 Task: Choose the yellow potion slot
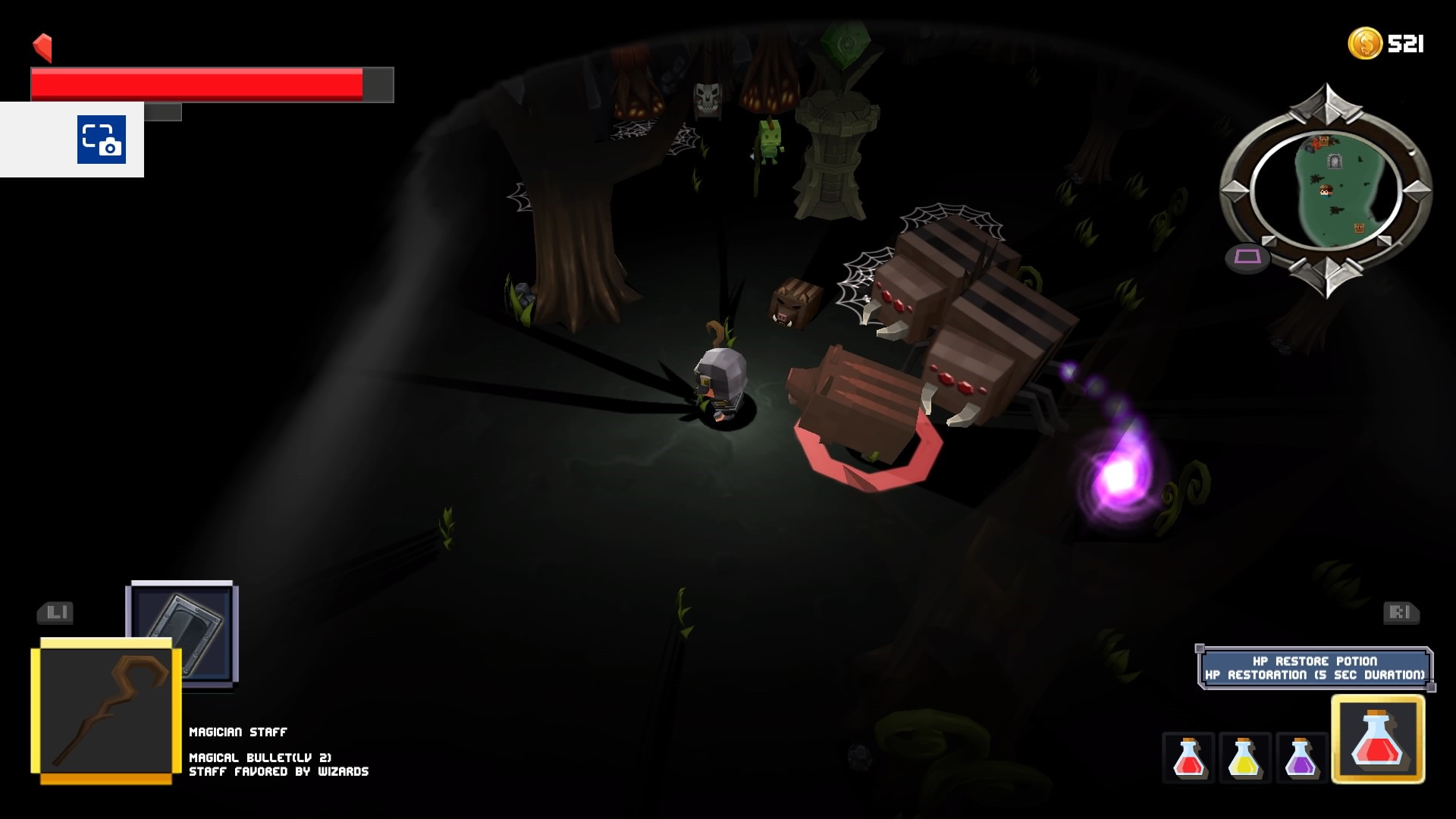[1244, 758]
